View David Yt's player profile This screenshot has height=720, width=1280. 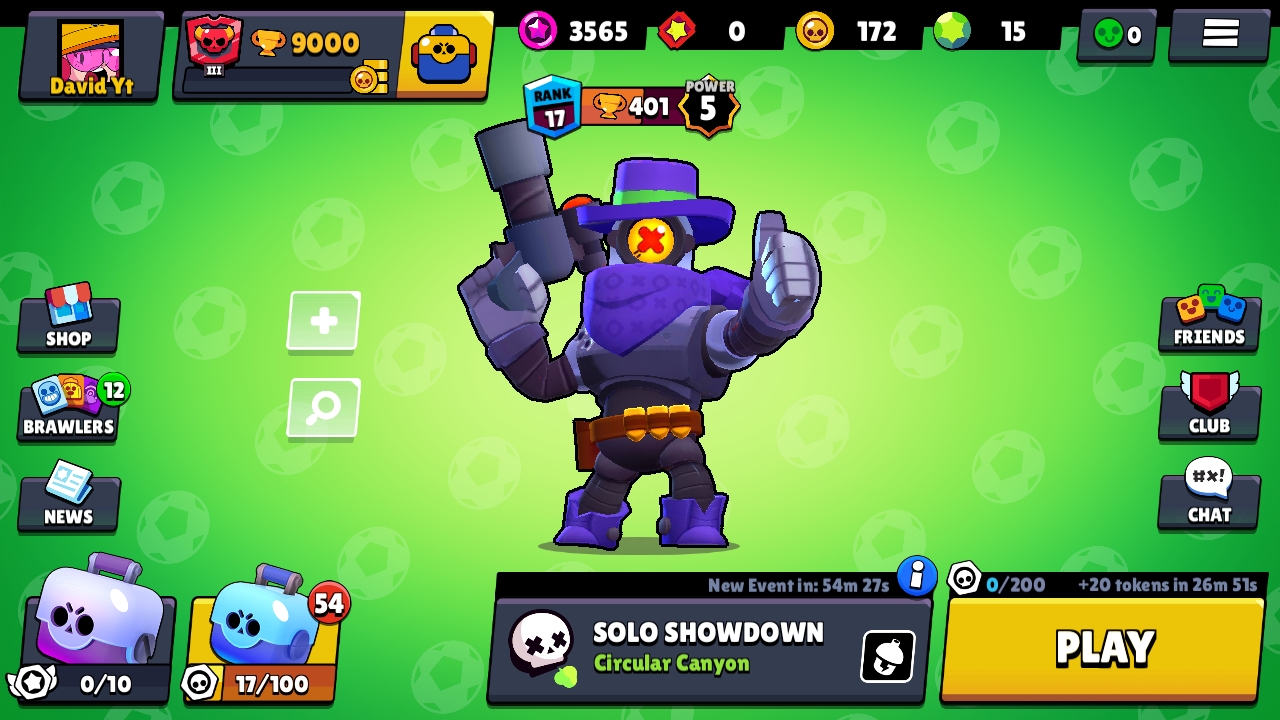92,56
